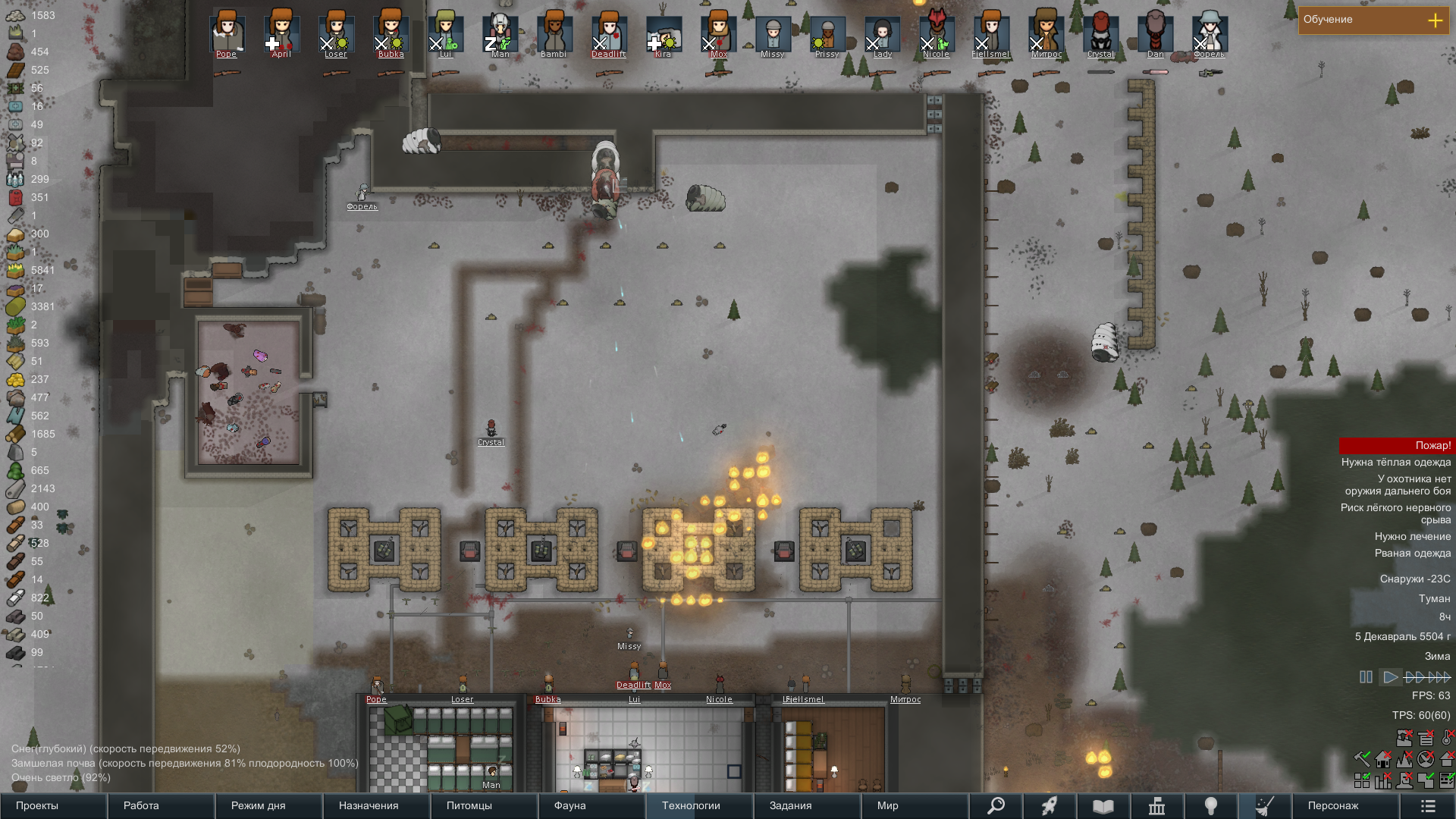This screenshot has width=1456, height=819.
Task: Open the main menu list icon
Action: 1428,805
